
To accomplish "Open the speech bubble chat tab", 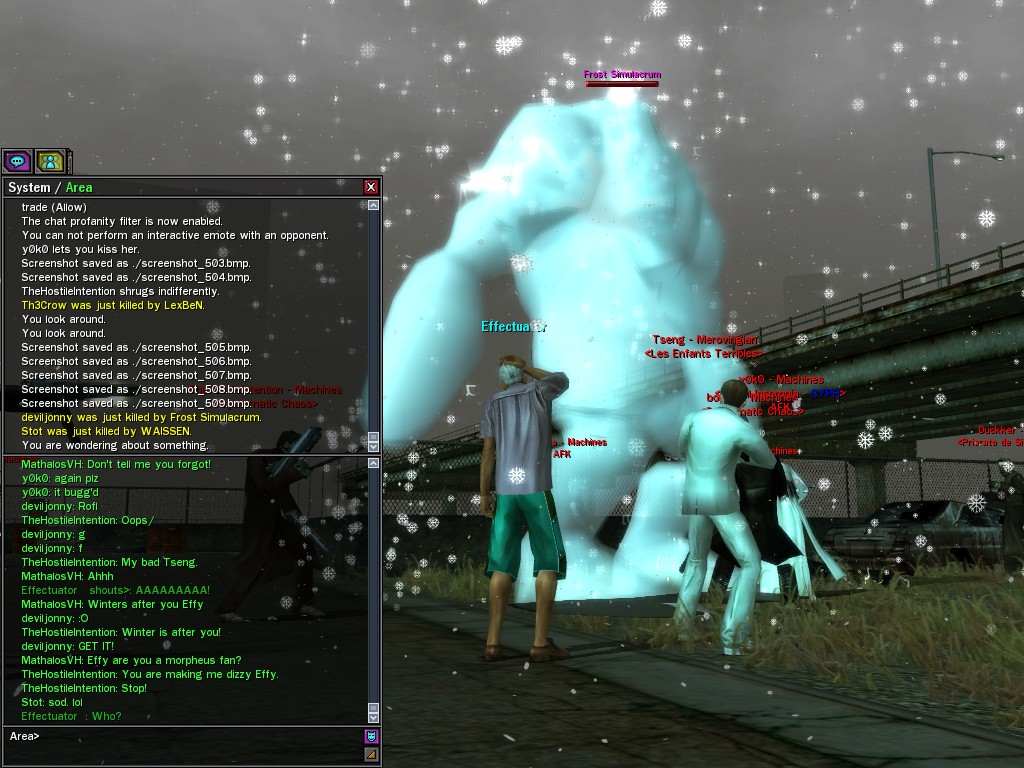I will [x=17, y=161].
